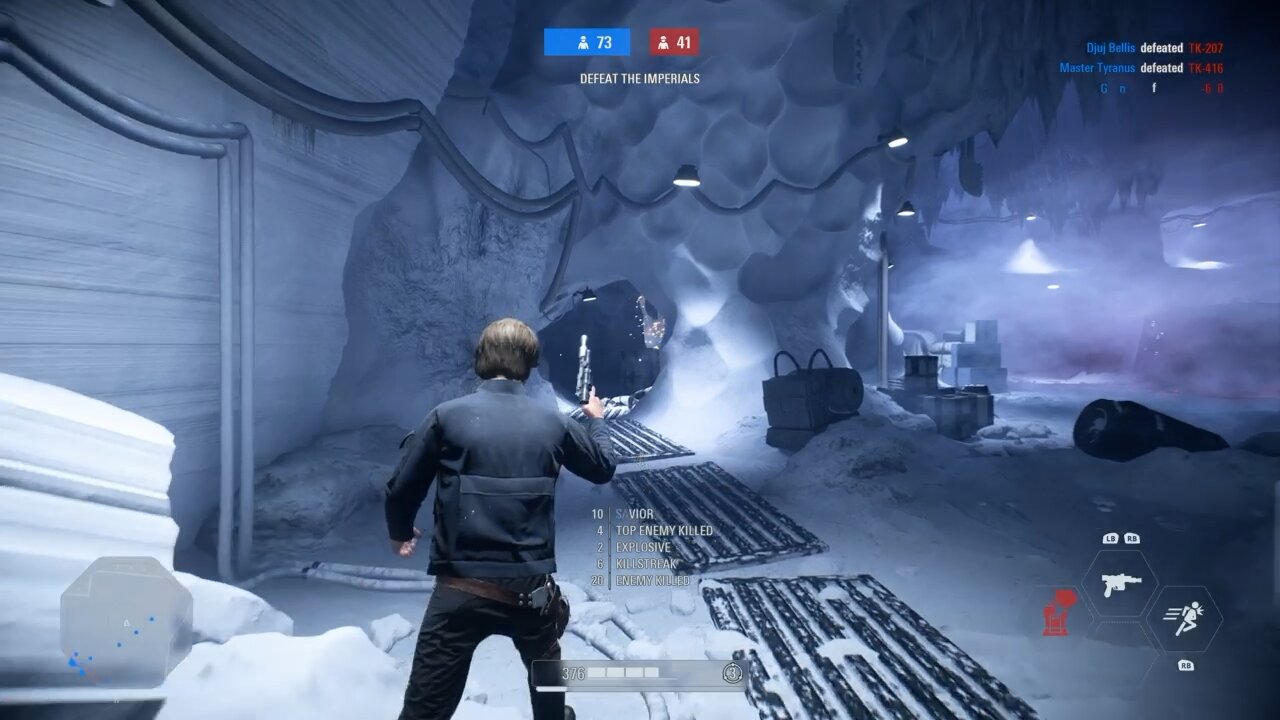Open the hexagonal minimap radar
The height and width of the screenshot is (720, 1280).
point(126,622)
